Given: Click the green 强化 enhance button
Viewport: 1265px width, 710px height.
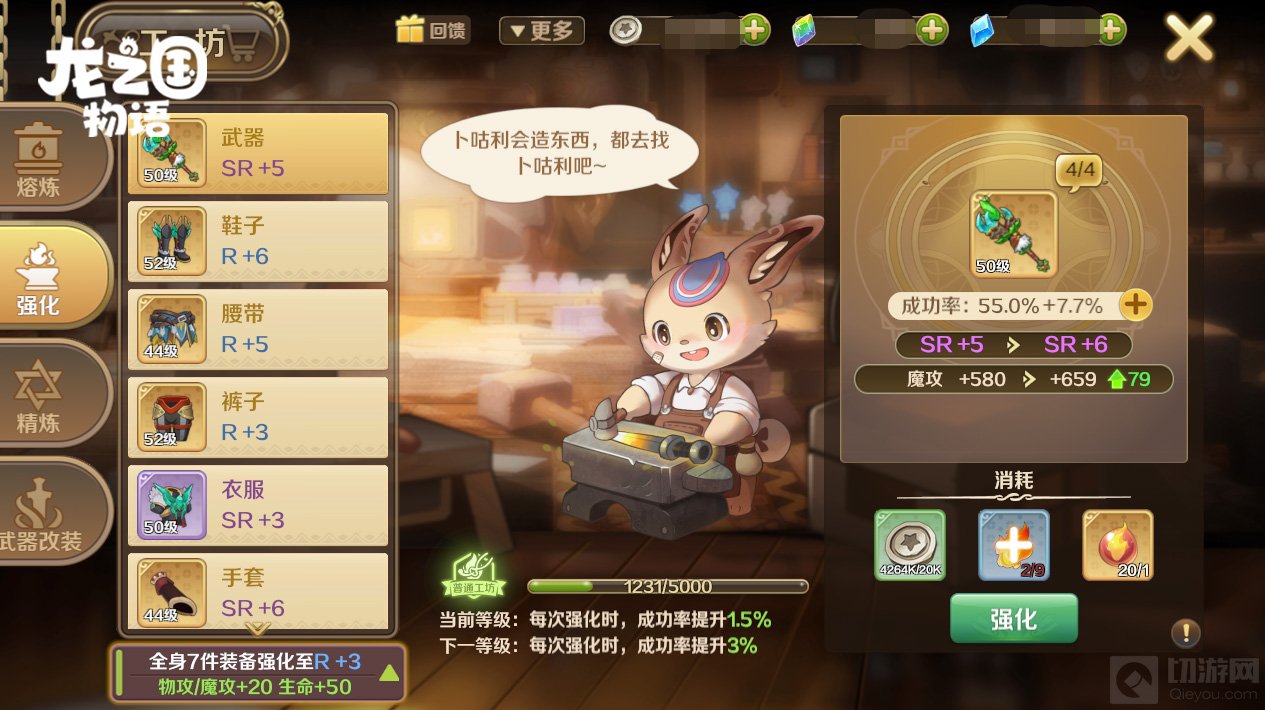Looking at the screenshot, I should click(1013, 618).
